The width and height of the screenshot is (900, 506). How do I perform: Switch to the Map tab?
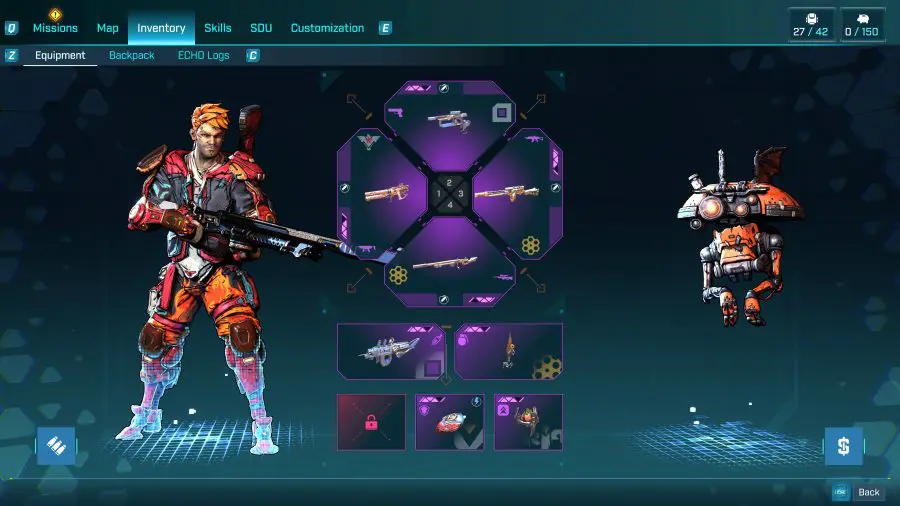point(108,28)
